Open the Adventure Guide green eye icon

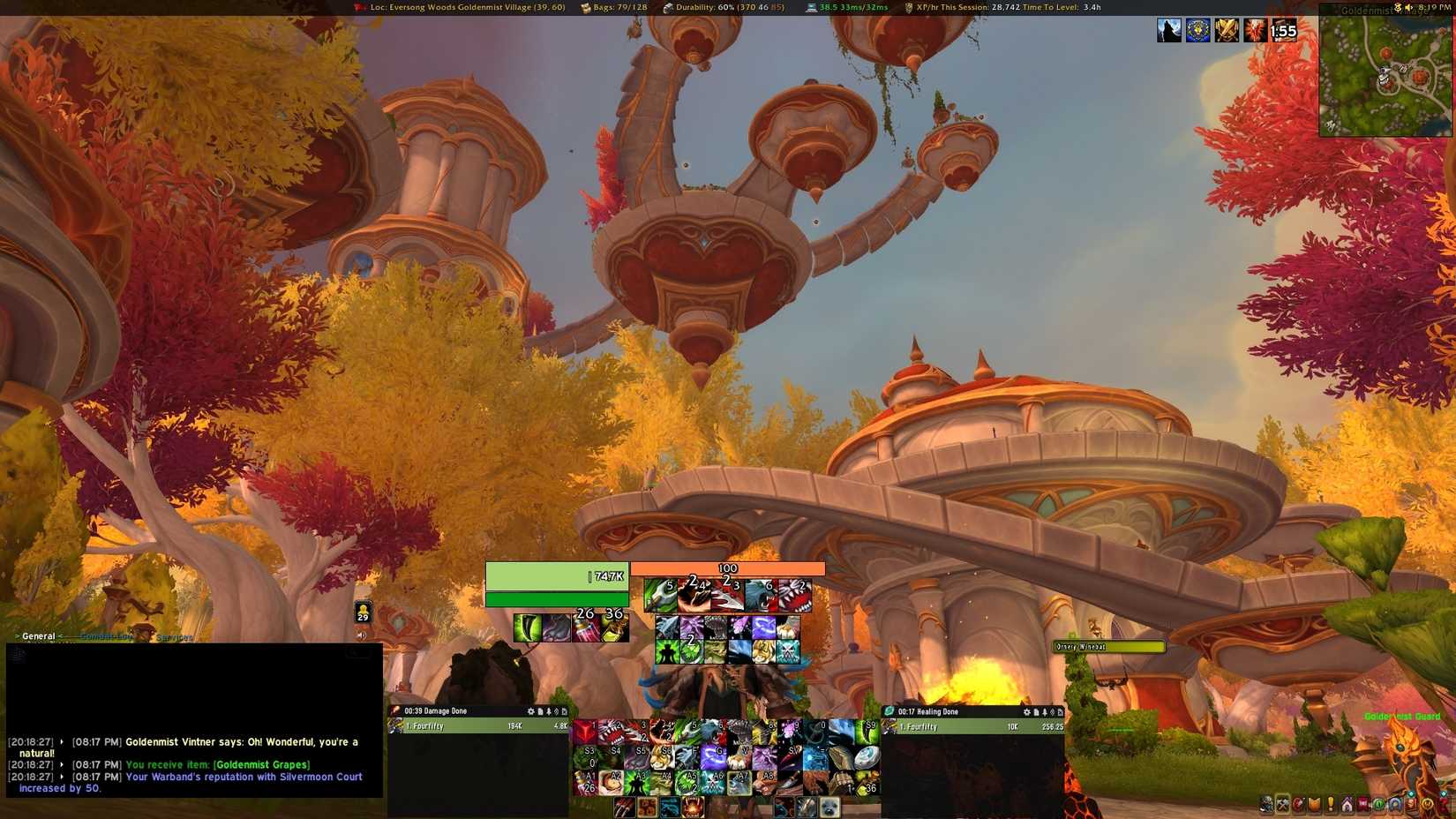tap(1378, 804)
